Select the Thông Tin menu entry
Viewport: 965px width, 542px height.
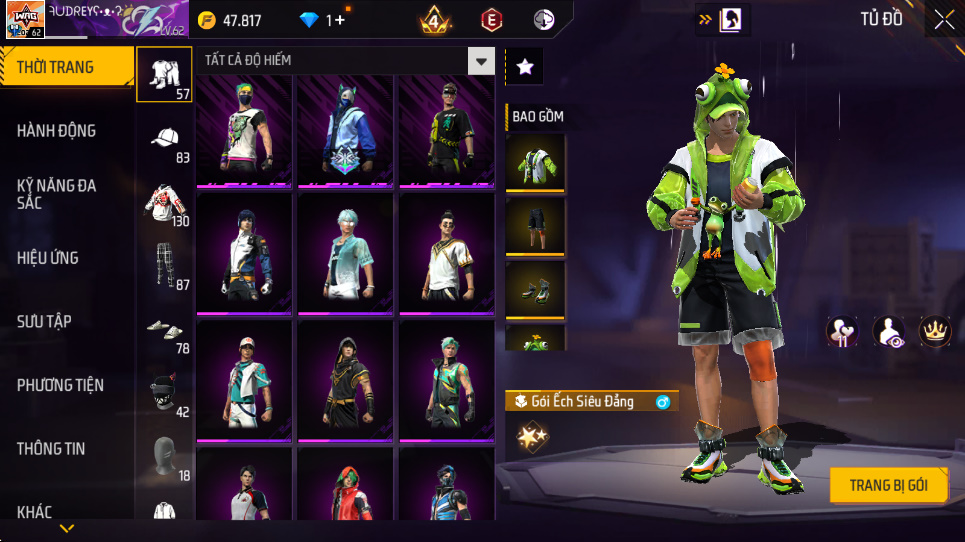point(51,449)
